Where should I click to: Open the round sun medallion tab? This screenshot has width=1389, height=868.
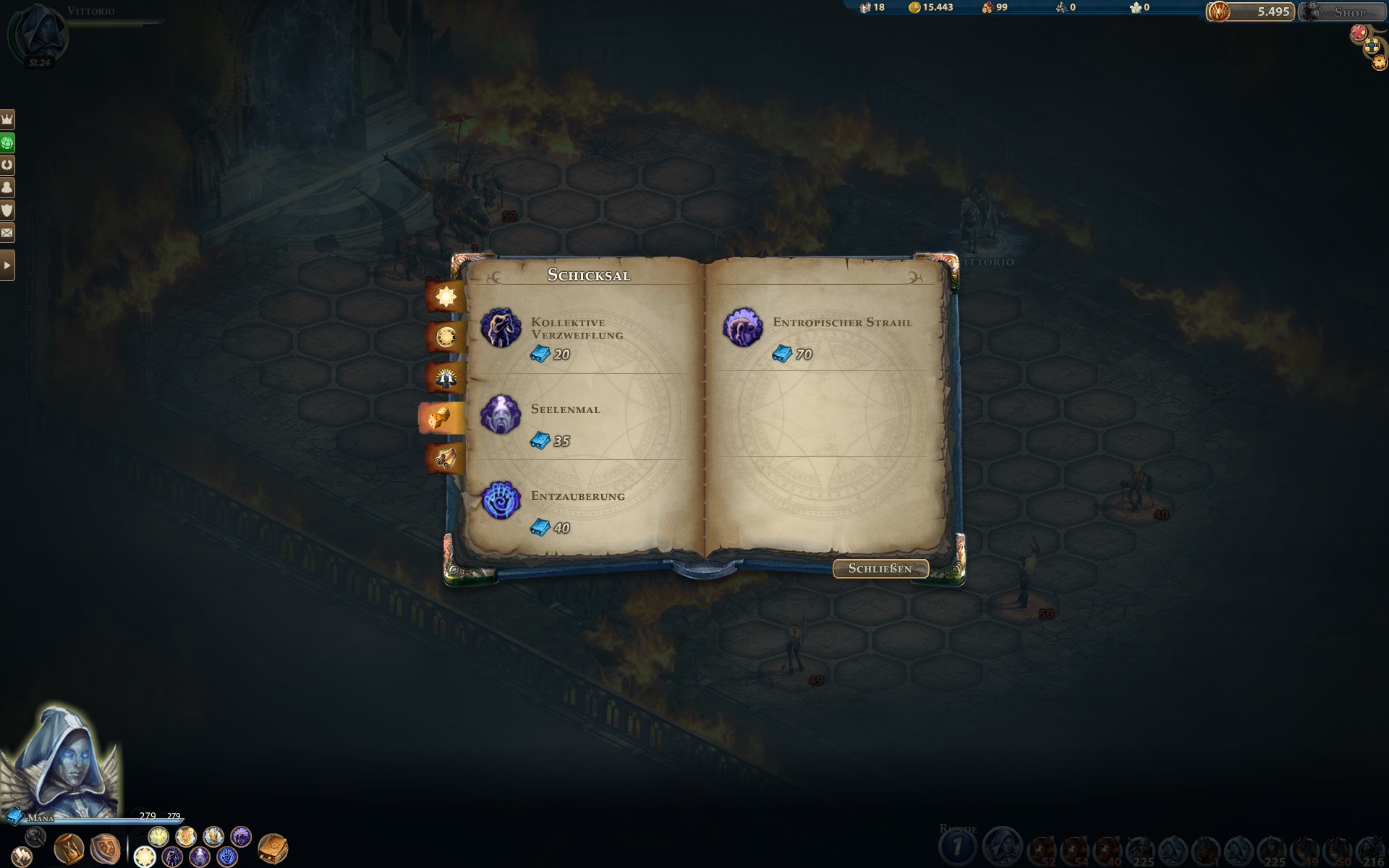tap(446, 336)
